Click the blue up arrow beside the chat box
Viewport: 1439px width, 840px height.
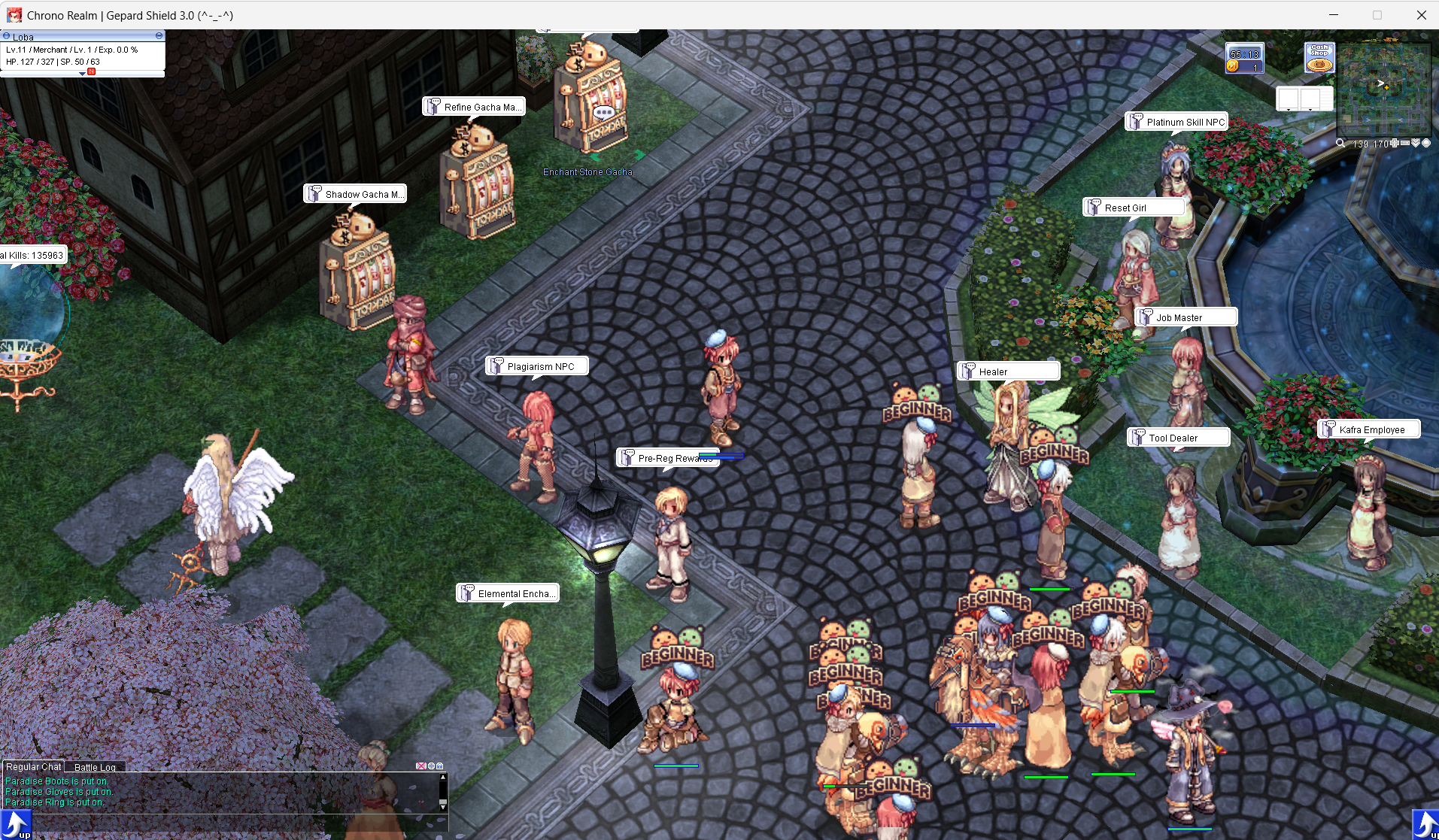(x=15, y=823)
